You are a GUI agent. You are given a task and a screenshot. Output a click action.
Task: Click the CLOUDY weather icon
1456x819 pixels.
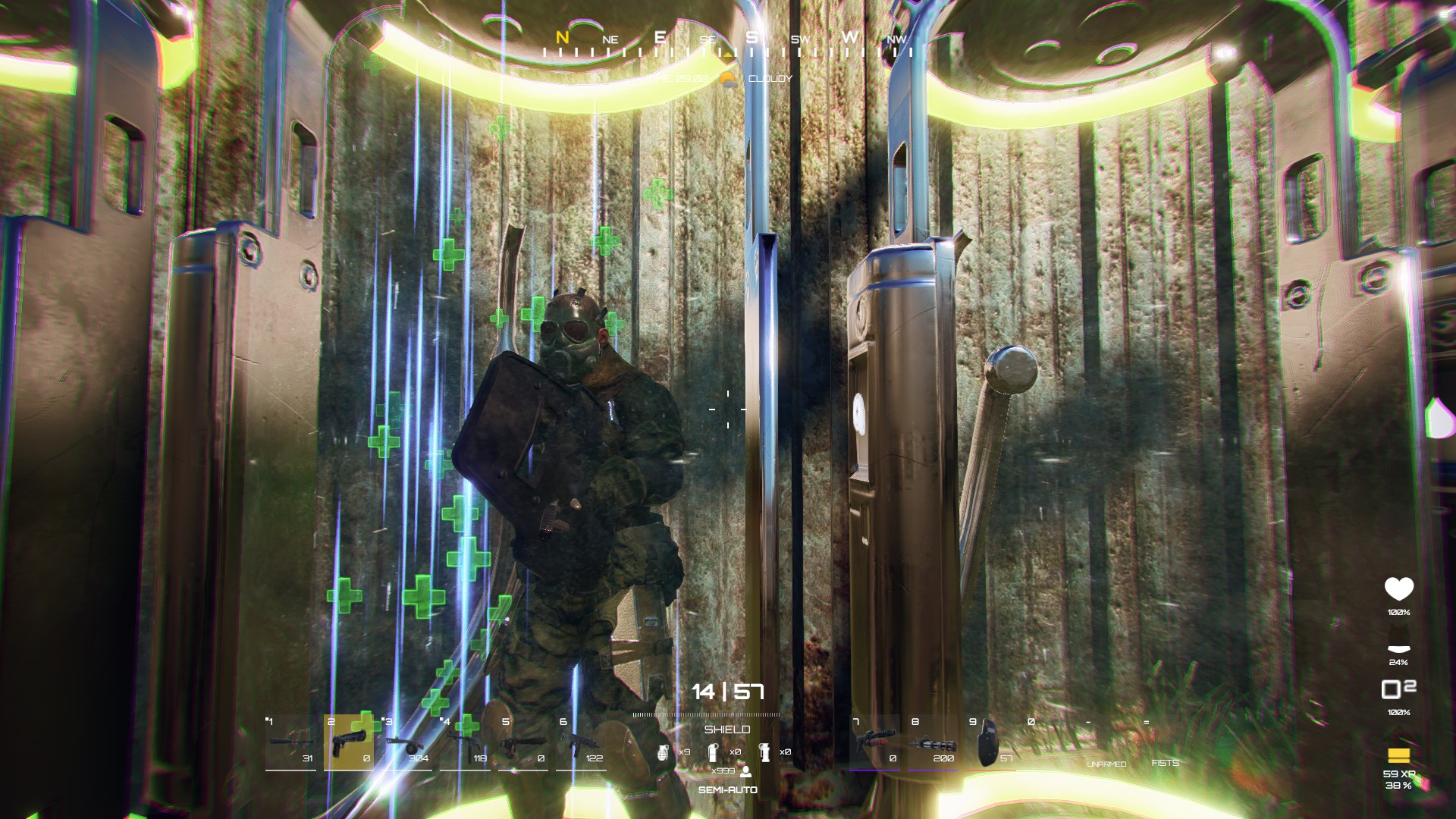coord(726,79)
